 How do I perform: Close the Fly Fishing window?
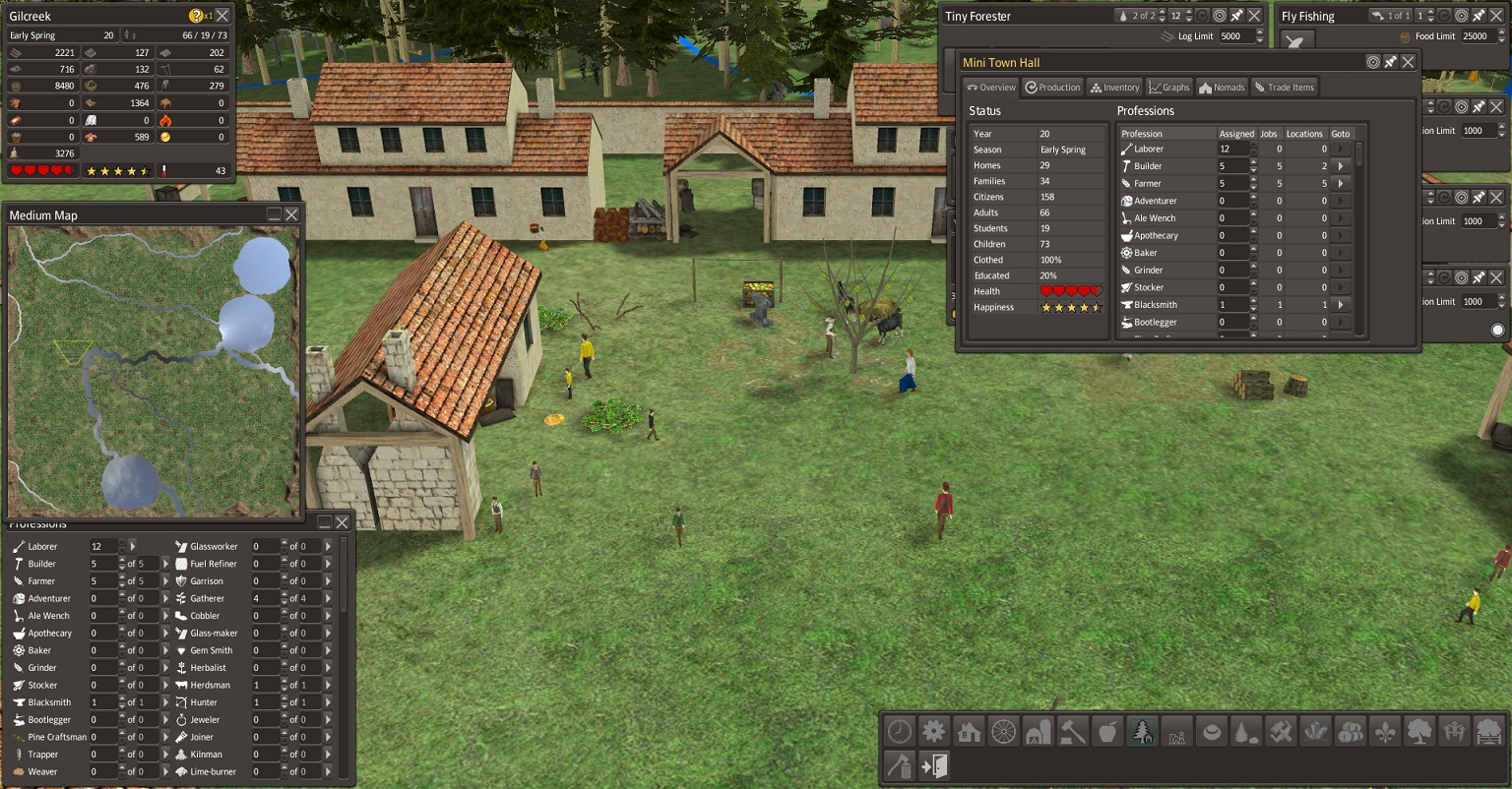coord(1497,16)
